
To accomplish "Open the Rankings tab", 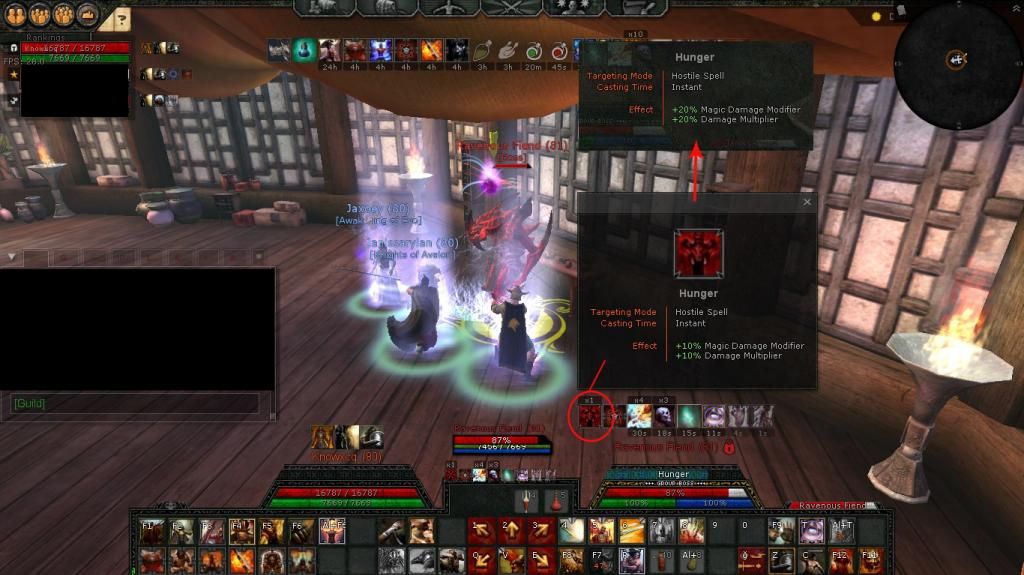I will (45, 38).
